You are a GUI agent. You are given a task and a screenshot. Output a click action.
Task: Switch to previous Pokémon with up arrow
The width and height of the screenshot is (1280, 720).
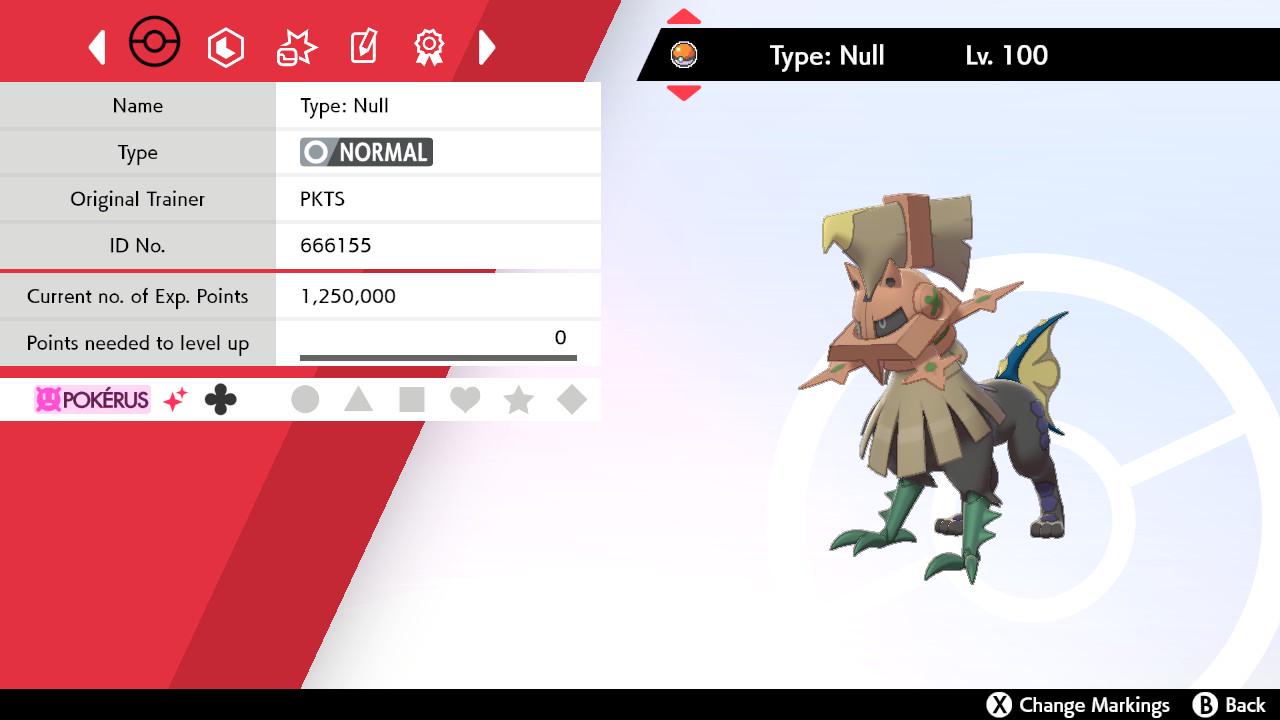pos(684,17)
